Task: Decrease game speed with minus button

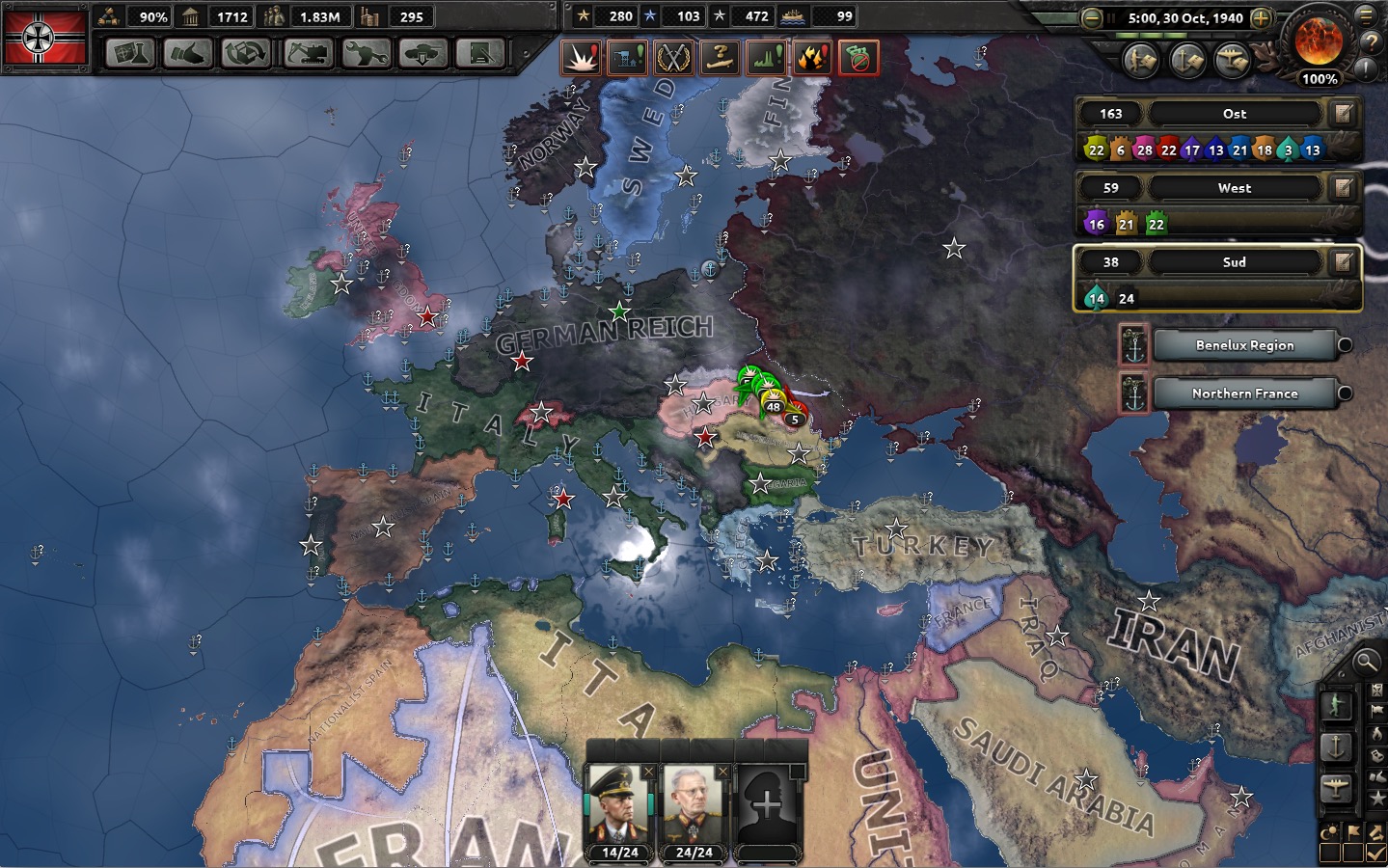Action: (x=1092, y=17)
